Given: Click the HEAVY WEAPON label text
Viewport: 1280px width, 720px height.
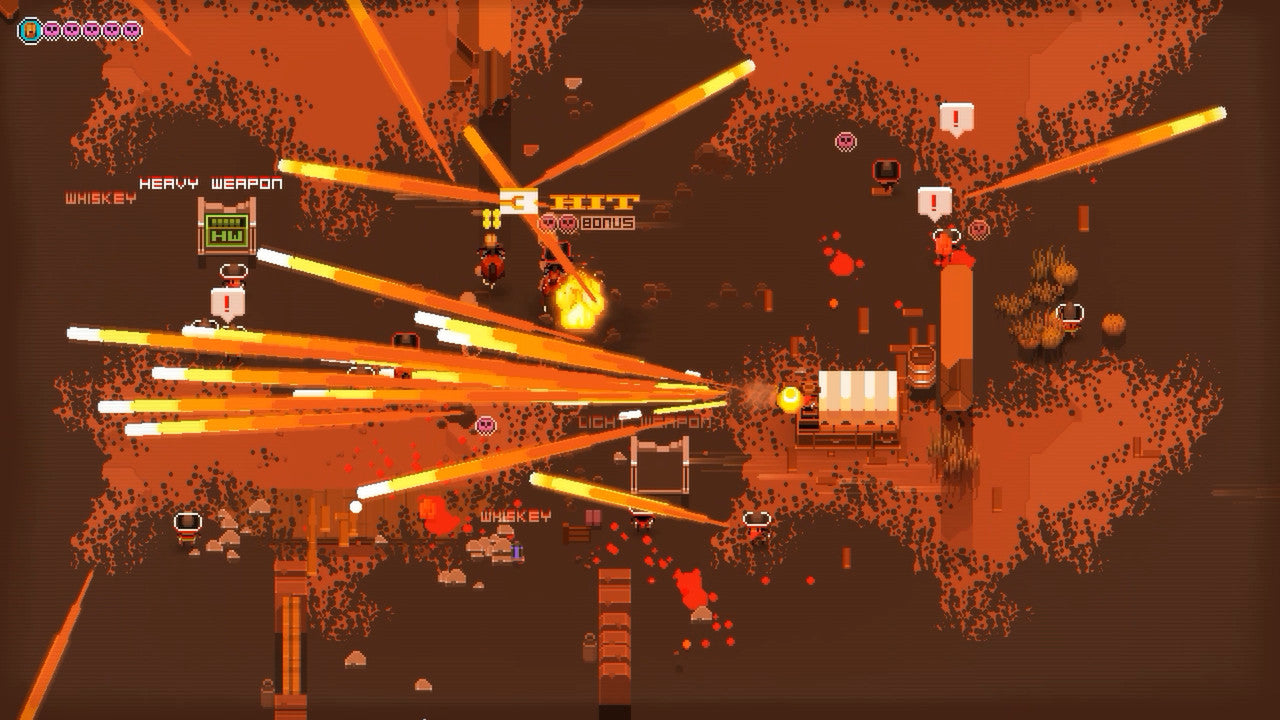Looking at the screenshot, I should coord(210,183).
